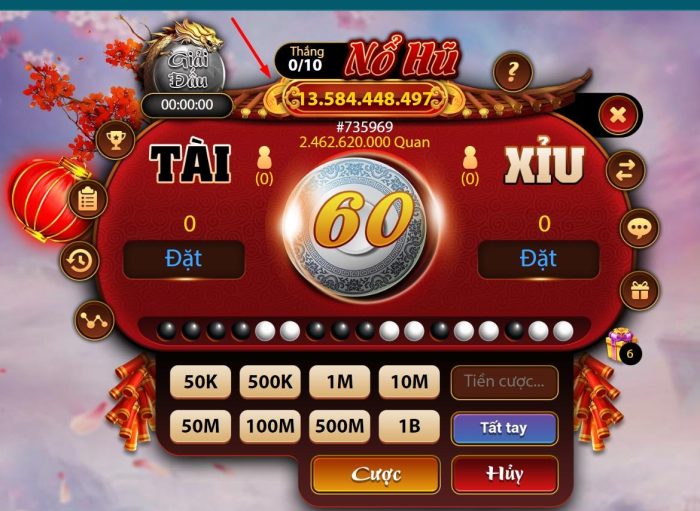
Task: Click the Tiền cược input field
Action: pyautogui.click(x=503, y=381)
